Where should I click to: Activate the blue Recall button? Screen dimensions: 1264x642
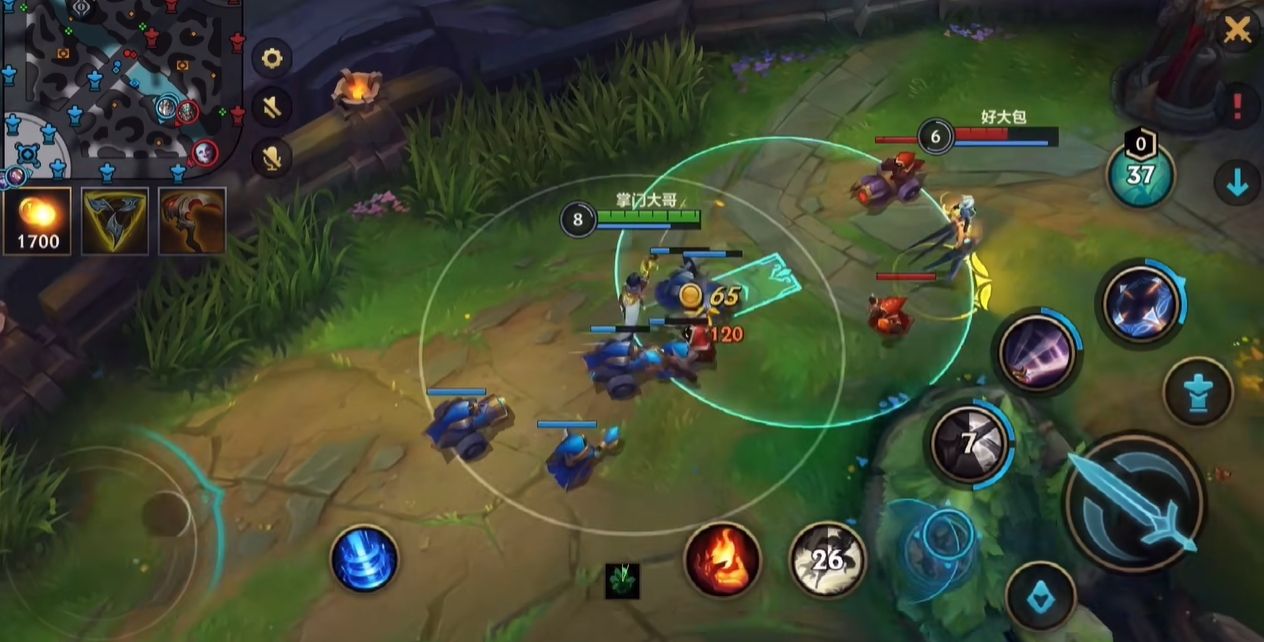364,558
